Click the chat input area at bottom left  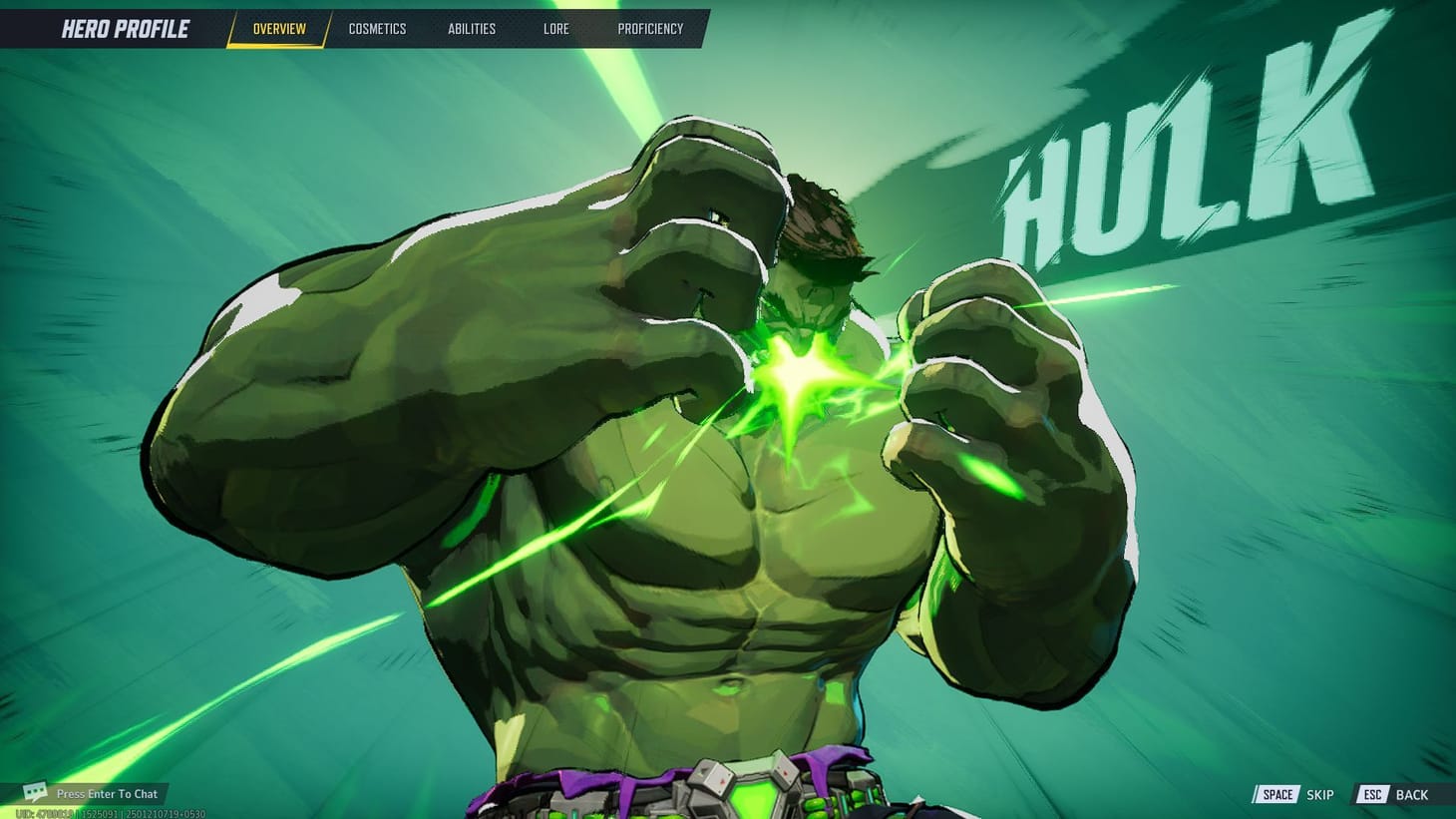(106, 793)
